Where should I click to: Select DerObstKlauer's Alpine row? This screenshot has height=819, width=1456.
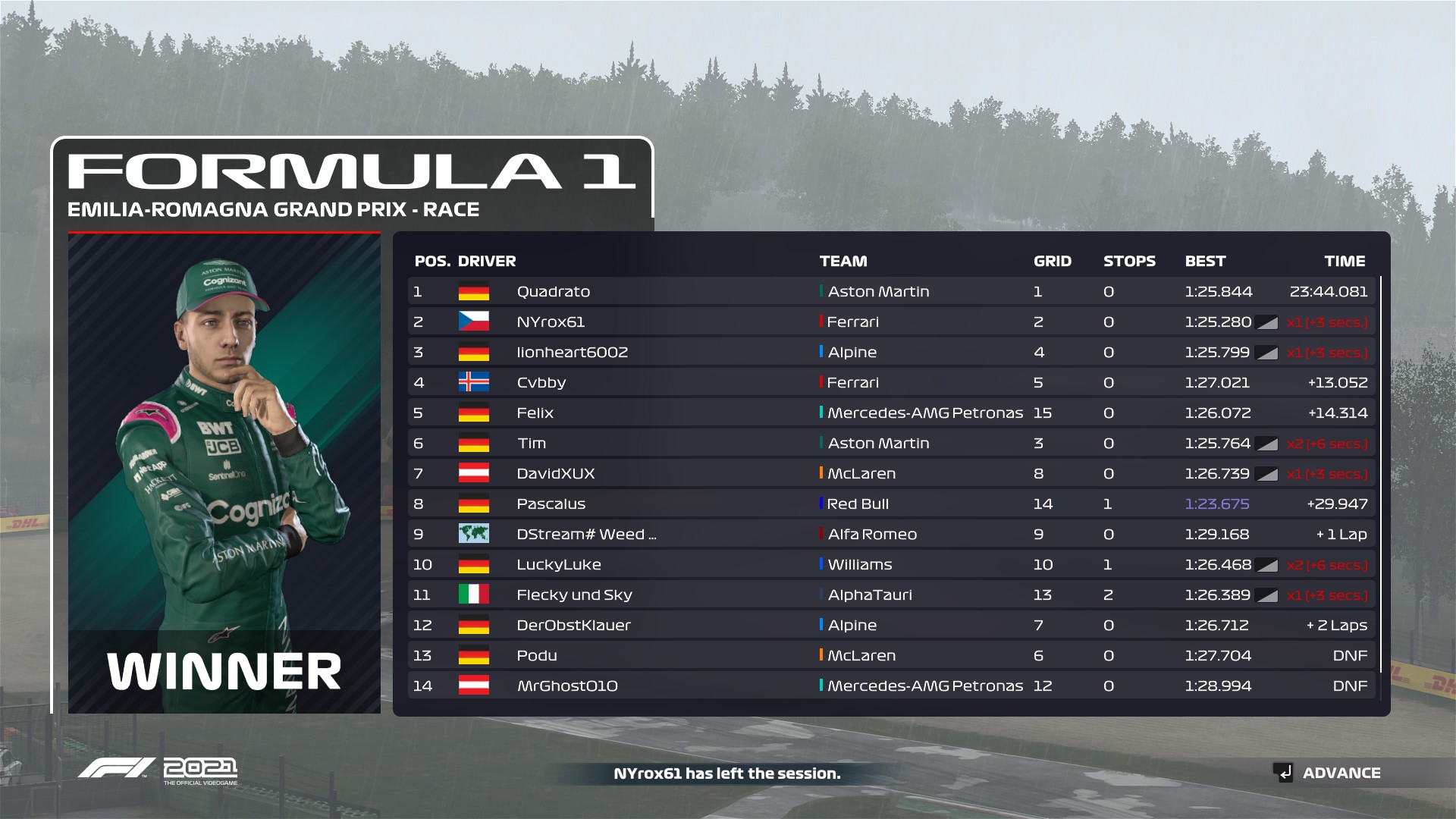click(891, 625)
